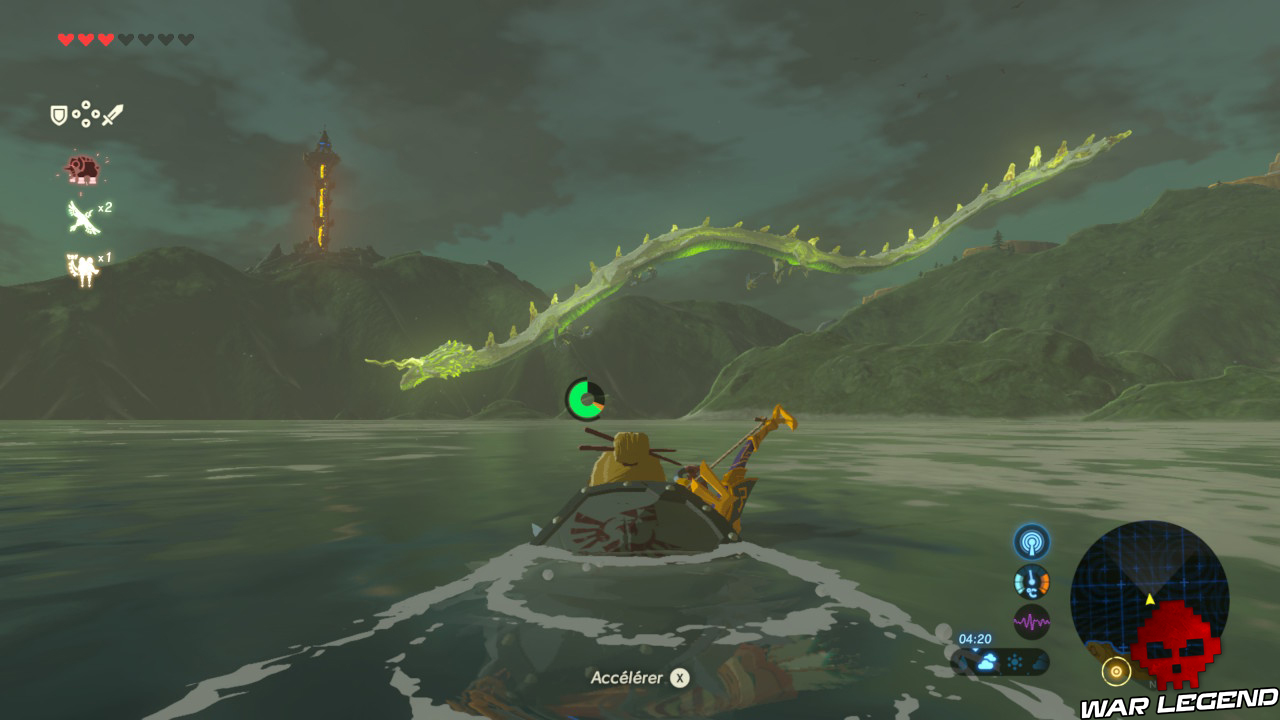Click the Vah Ruta elephant blessing icon
The image size is (1280, 720).
point(83,168)
